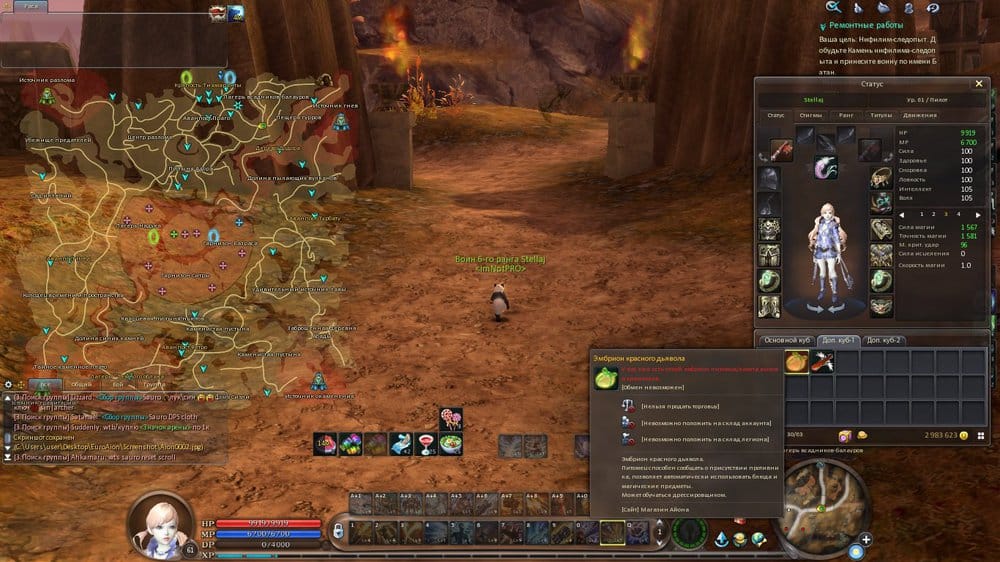1000x562 pixels.
Task: Toggle the hotbar padlock lock
Action: (339, 528)
